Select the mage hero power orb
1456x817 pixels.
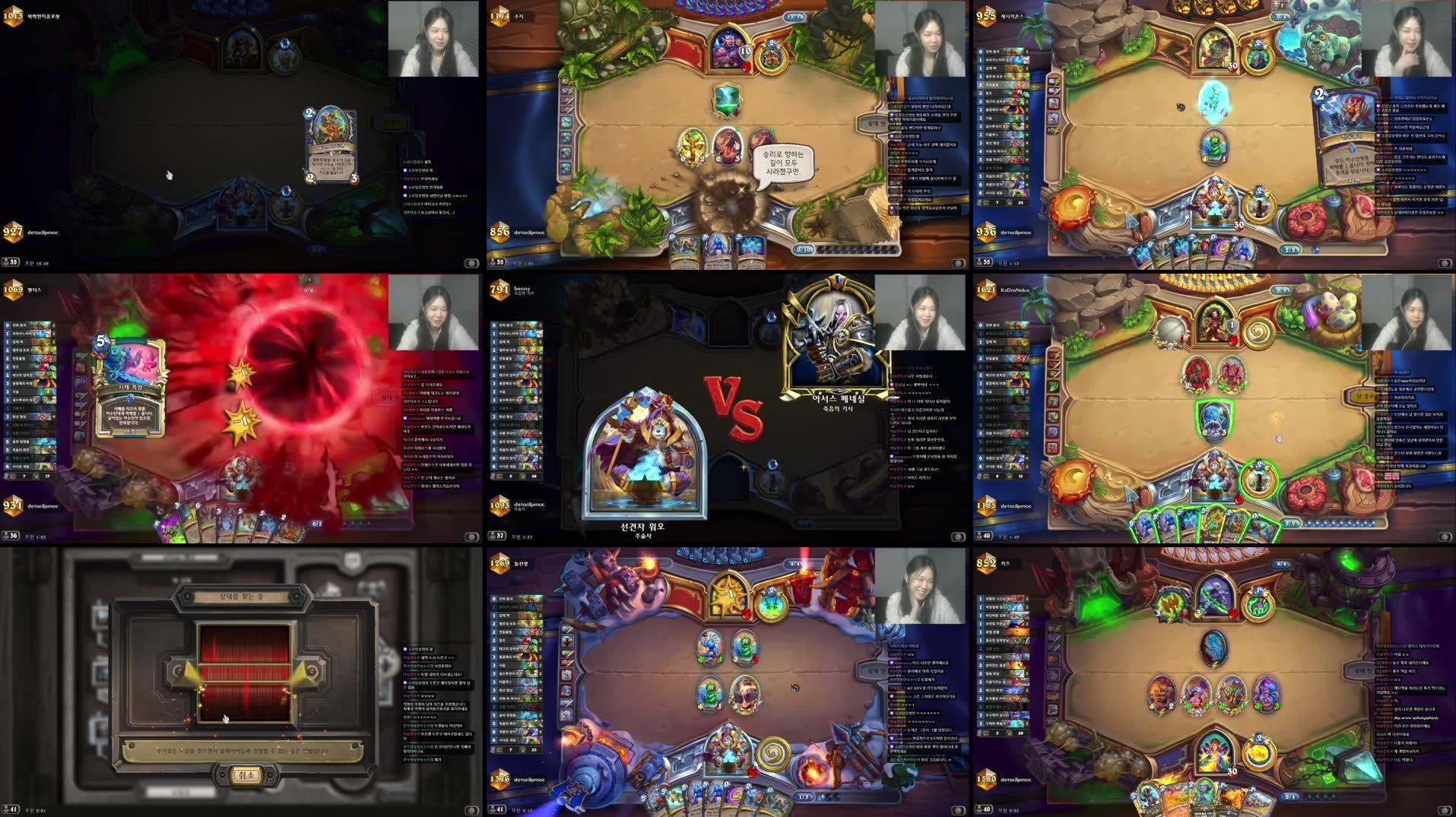point(1260,750)
